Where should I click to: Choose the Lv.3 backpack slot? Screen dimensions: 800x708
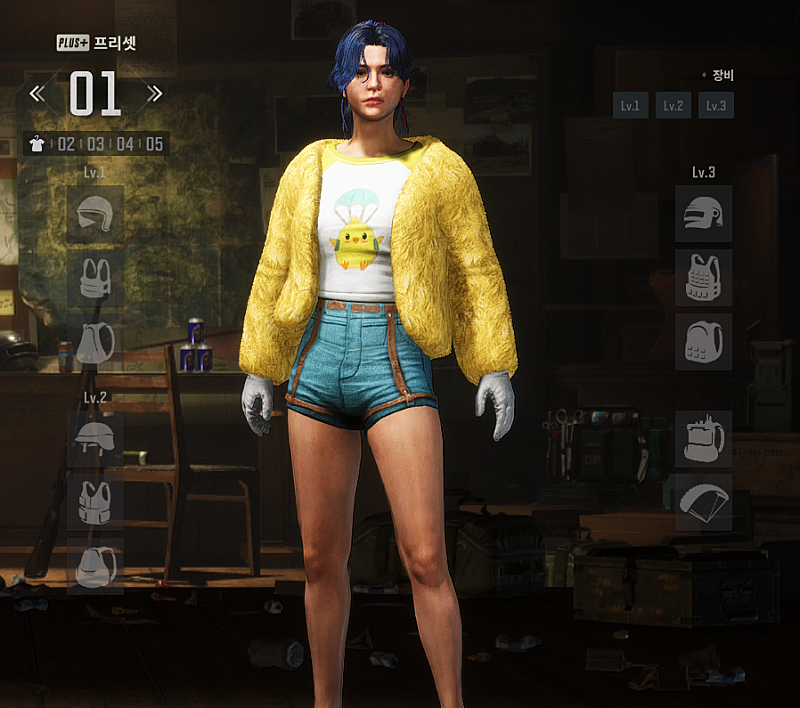click(703, 341)
